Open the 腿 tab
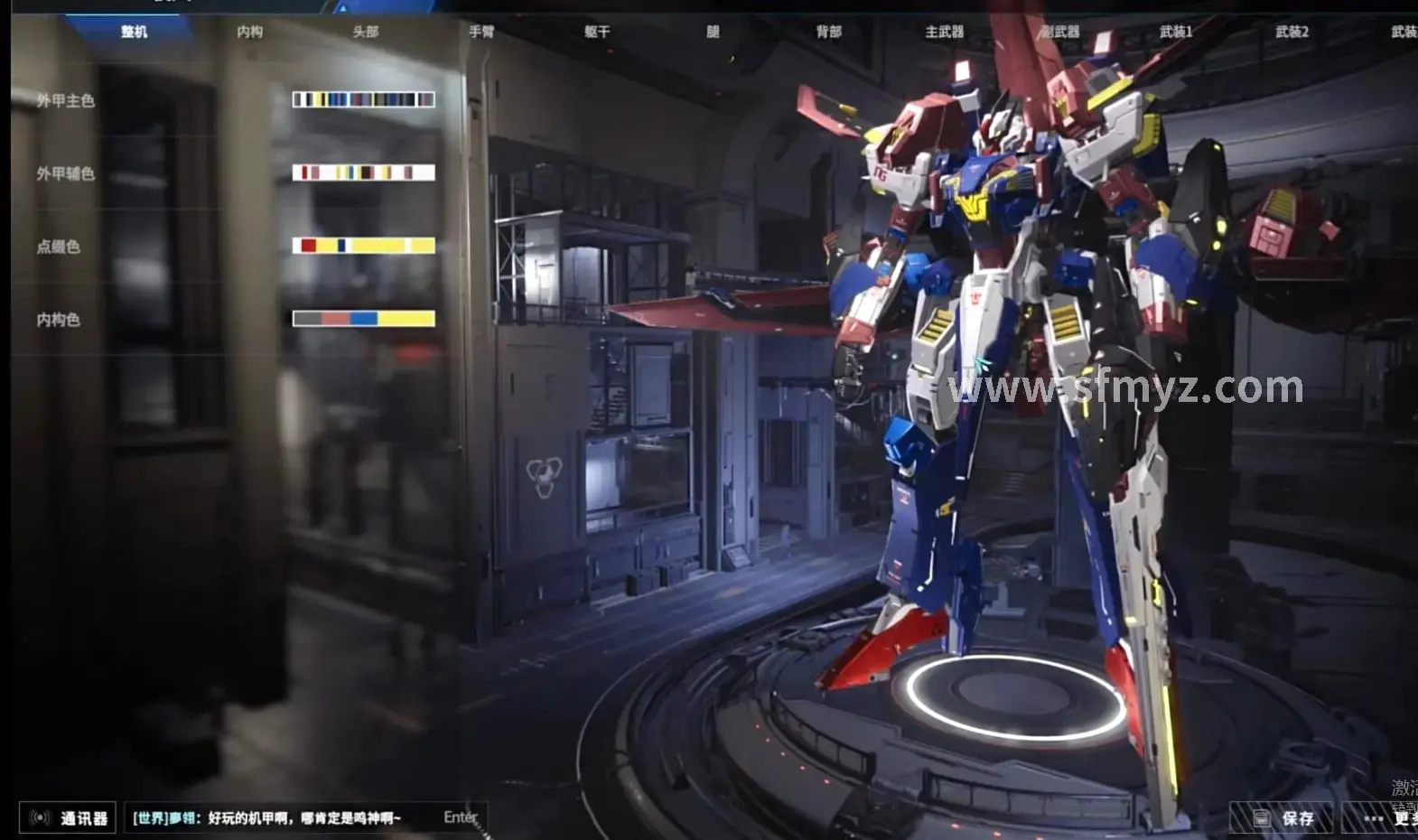 pos(713,32)
